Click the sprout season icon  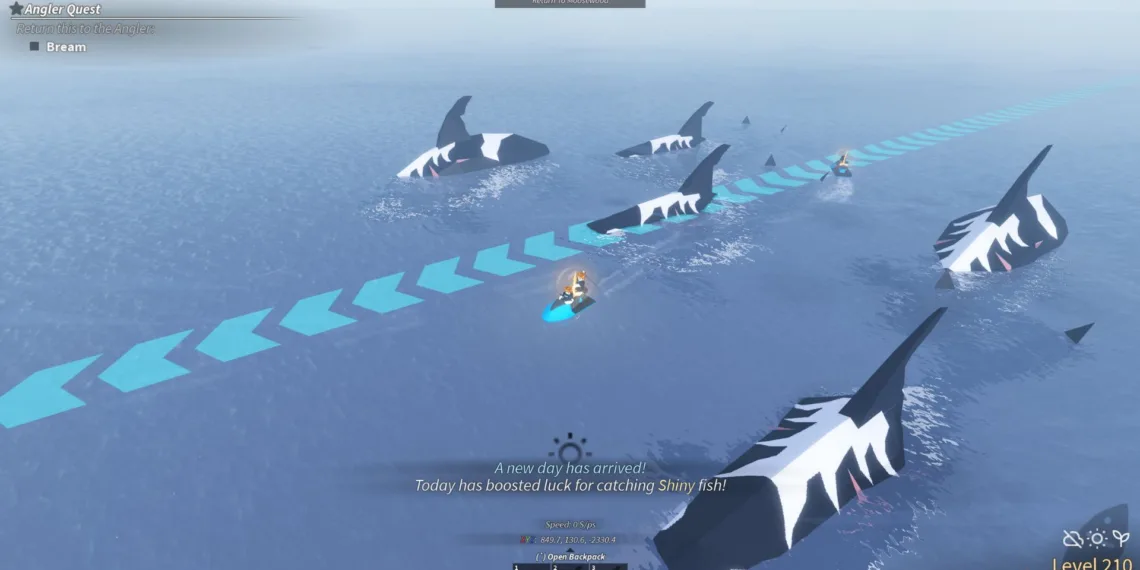1121,538
